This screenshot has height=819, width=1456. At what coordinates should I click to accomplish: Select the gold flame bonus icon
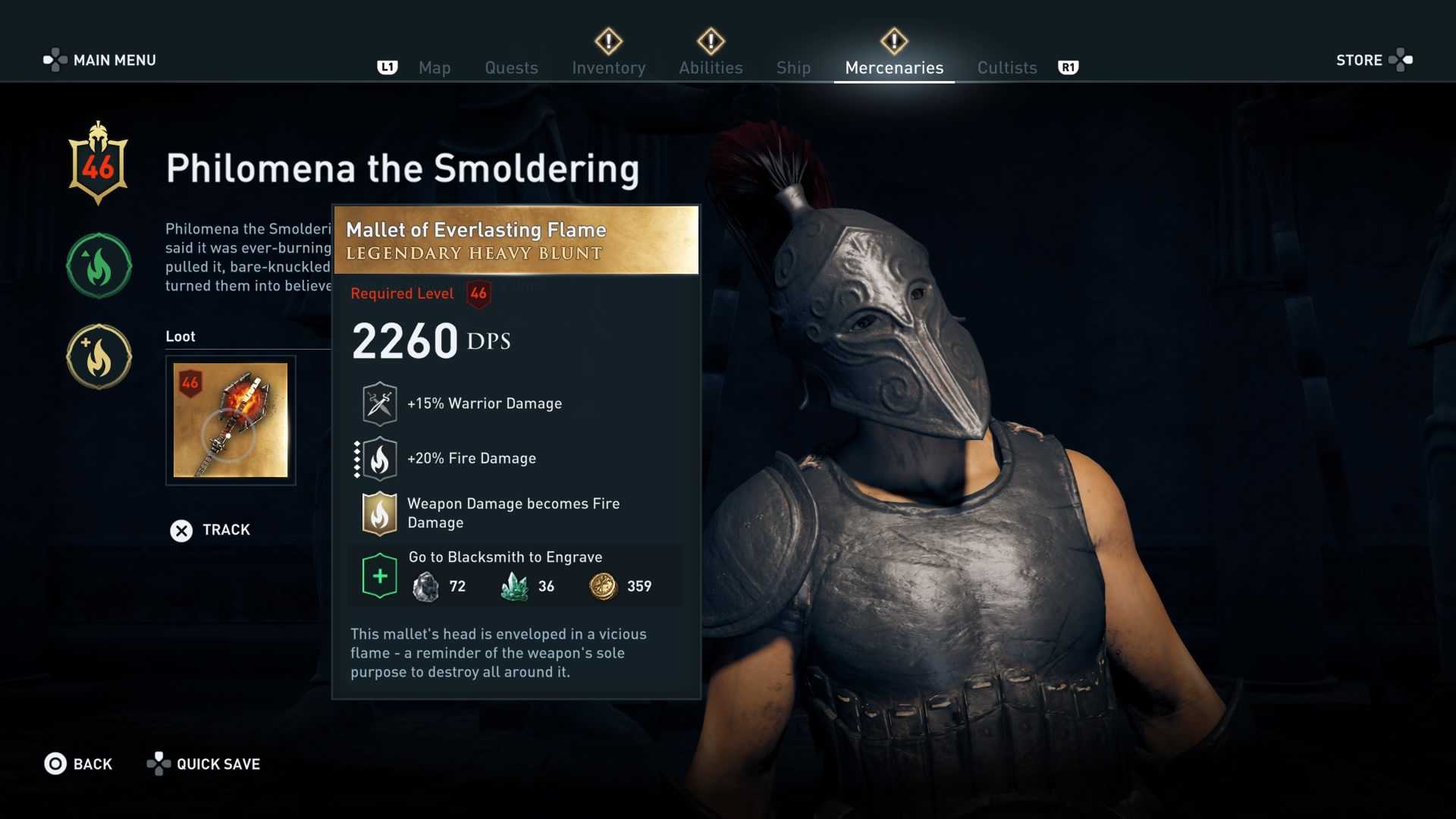click(99, 357)
